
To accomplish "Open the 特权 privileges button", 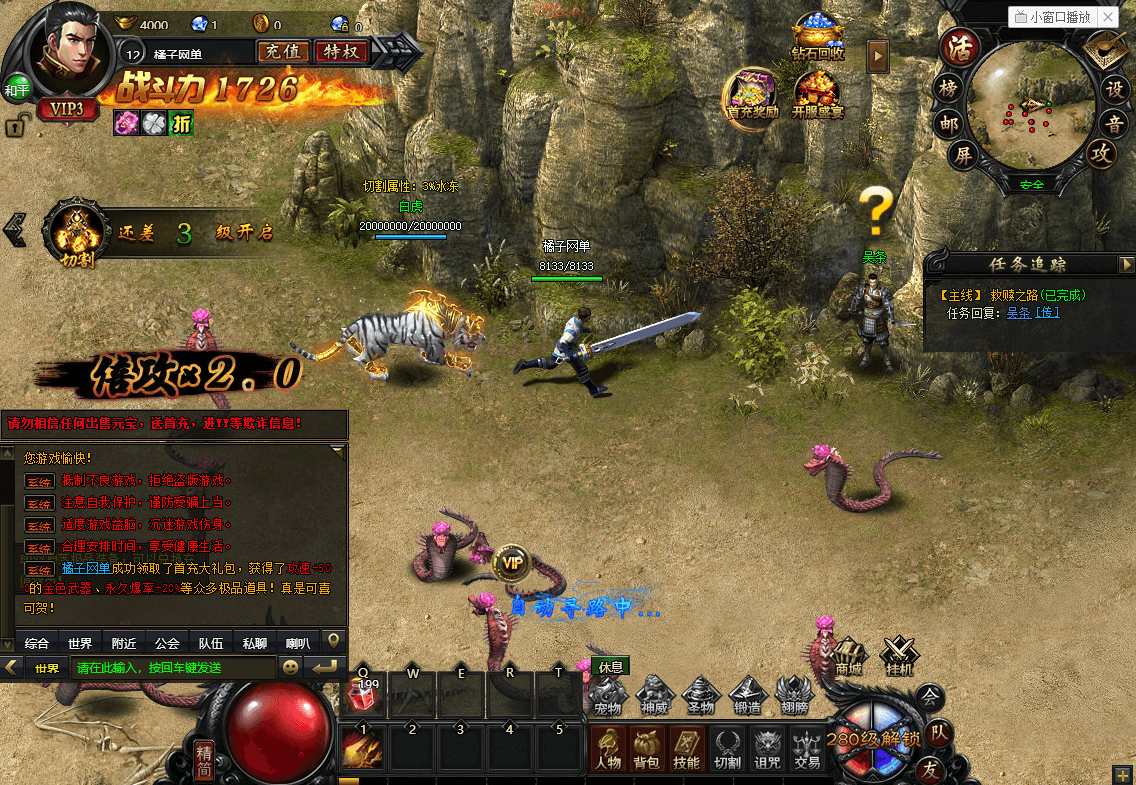I will pyautogui.click(x=341, y=51).
